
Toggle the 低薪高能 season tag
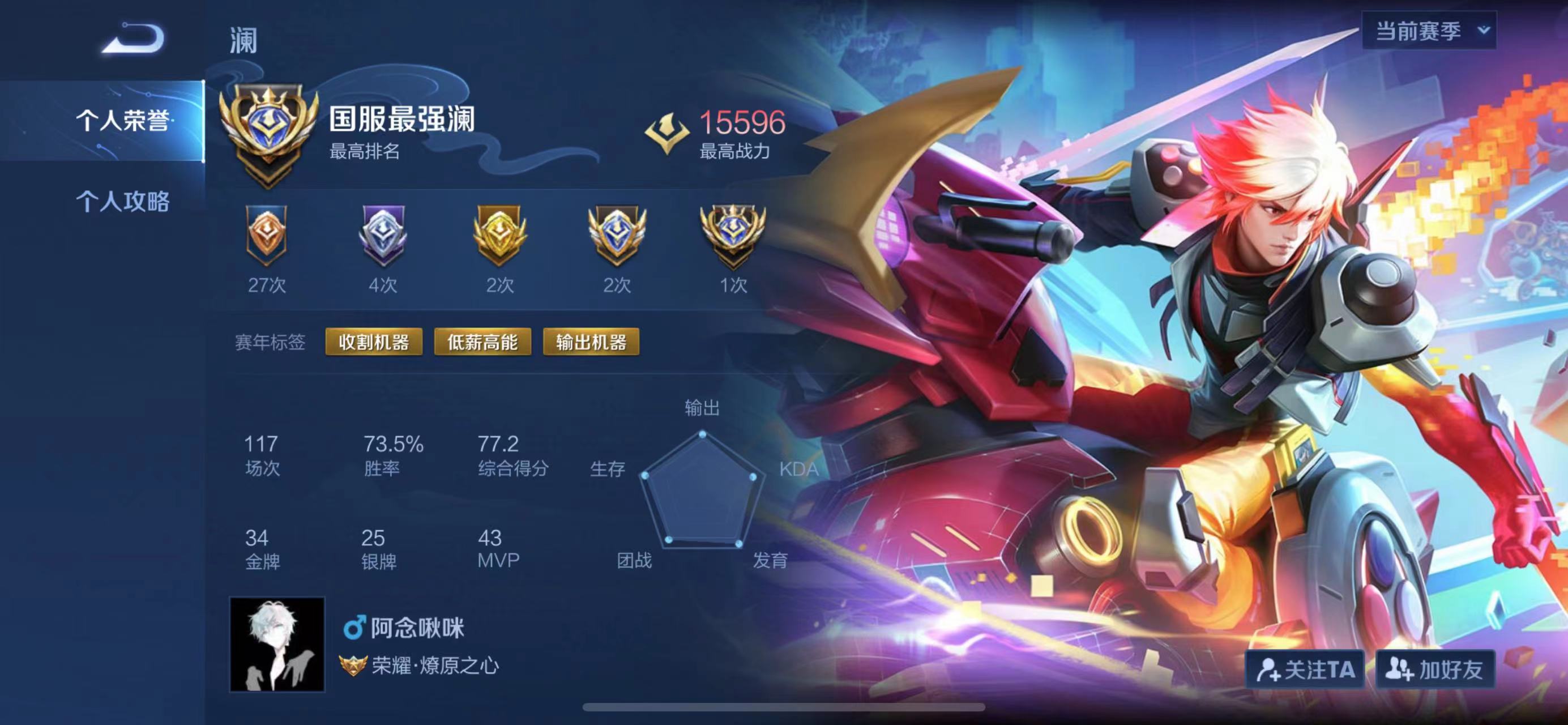[482, 342]
